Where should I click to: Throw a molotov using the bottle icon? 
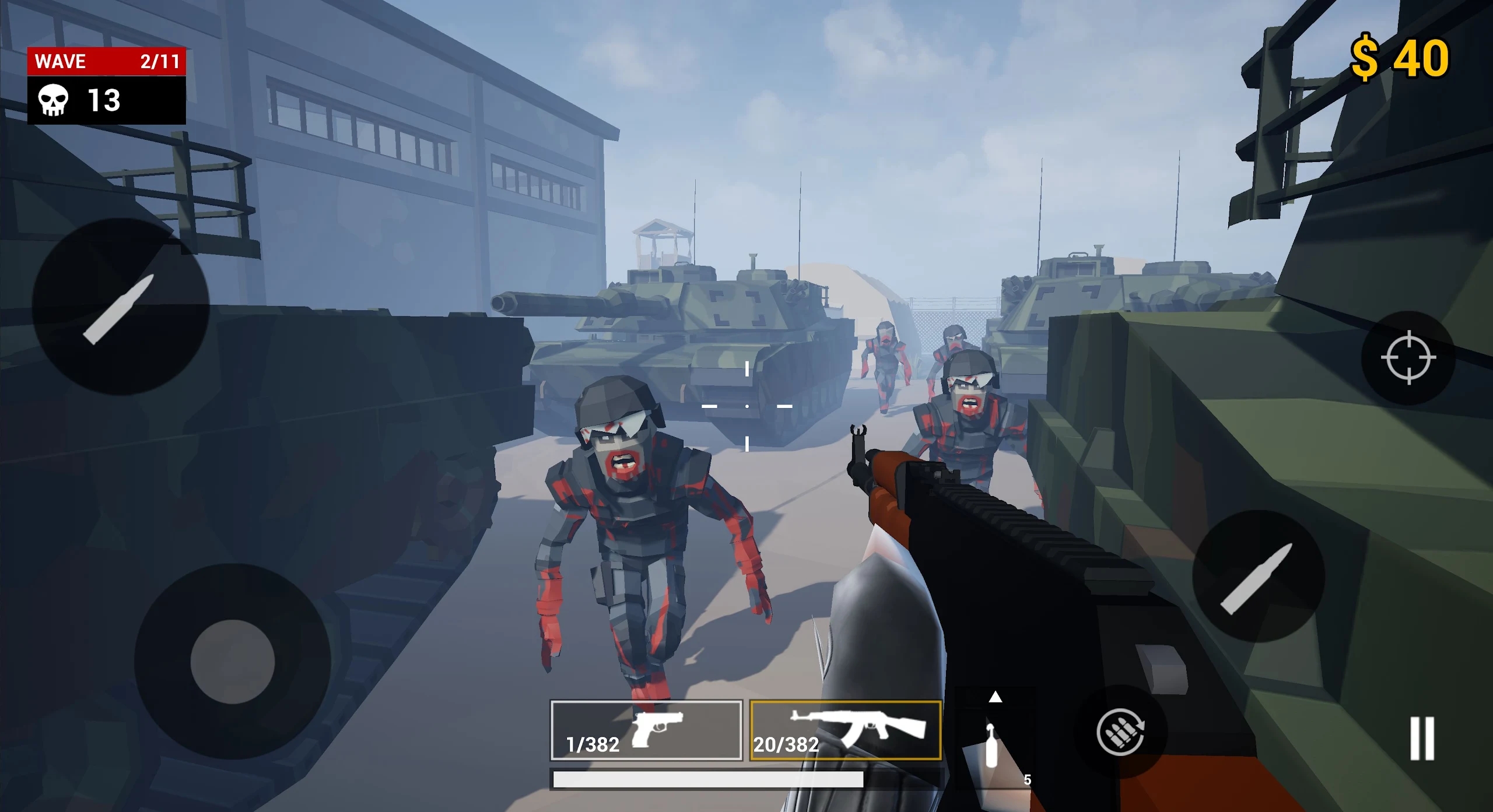pyautogui.click(x=991, y=746)
